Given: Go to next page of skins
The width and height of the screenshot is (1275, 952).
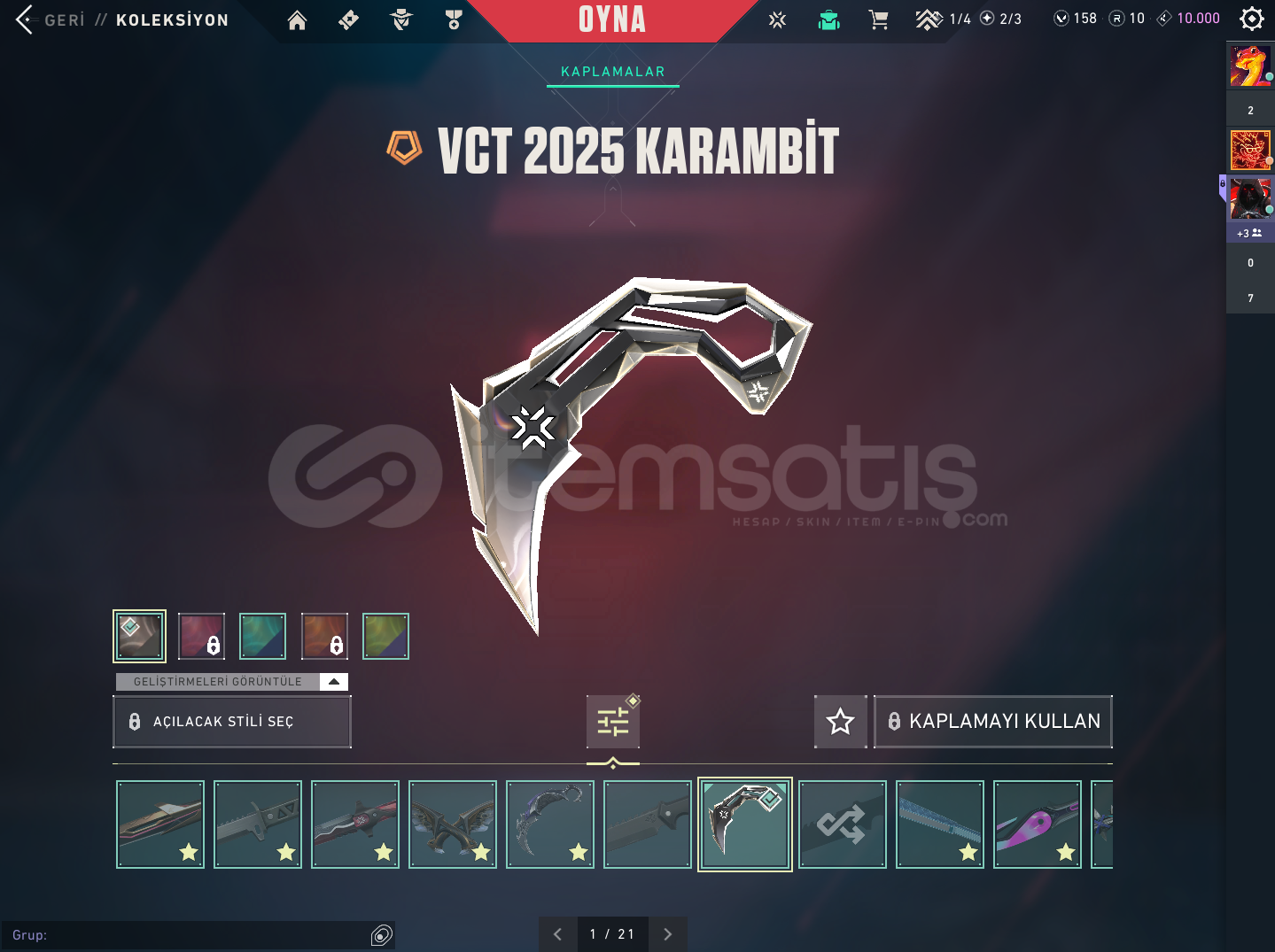Looking at the screenshot, I should coord(667,933).
